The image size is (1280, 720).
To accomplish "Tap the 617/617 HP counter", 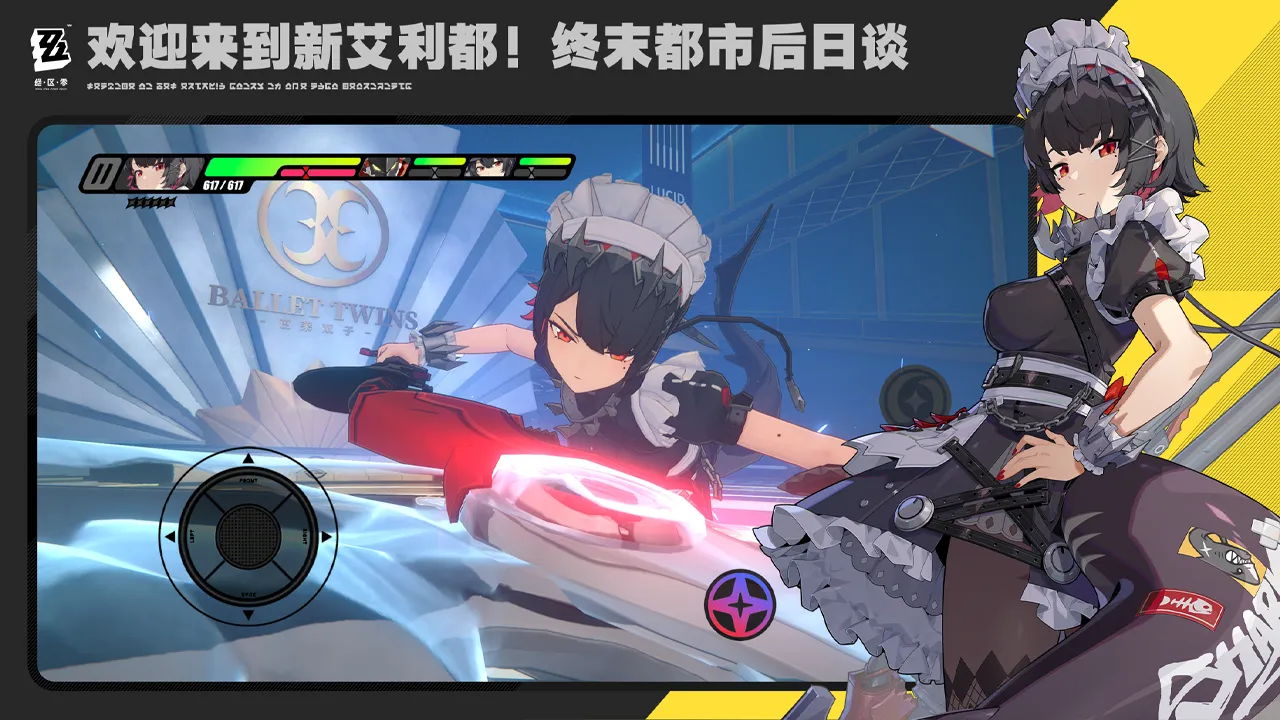I will coord(222,185).
